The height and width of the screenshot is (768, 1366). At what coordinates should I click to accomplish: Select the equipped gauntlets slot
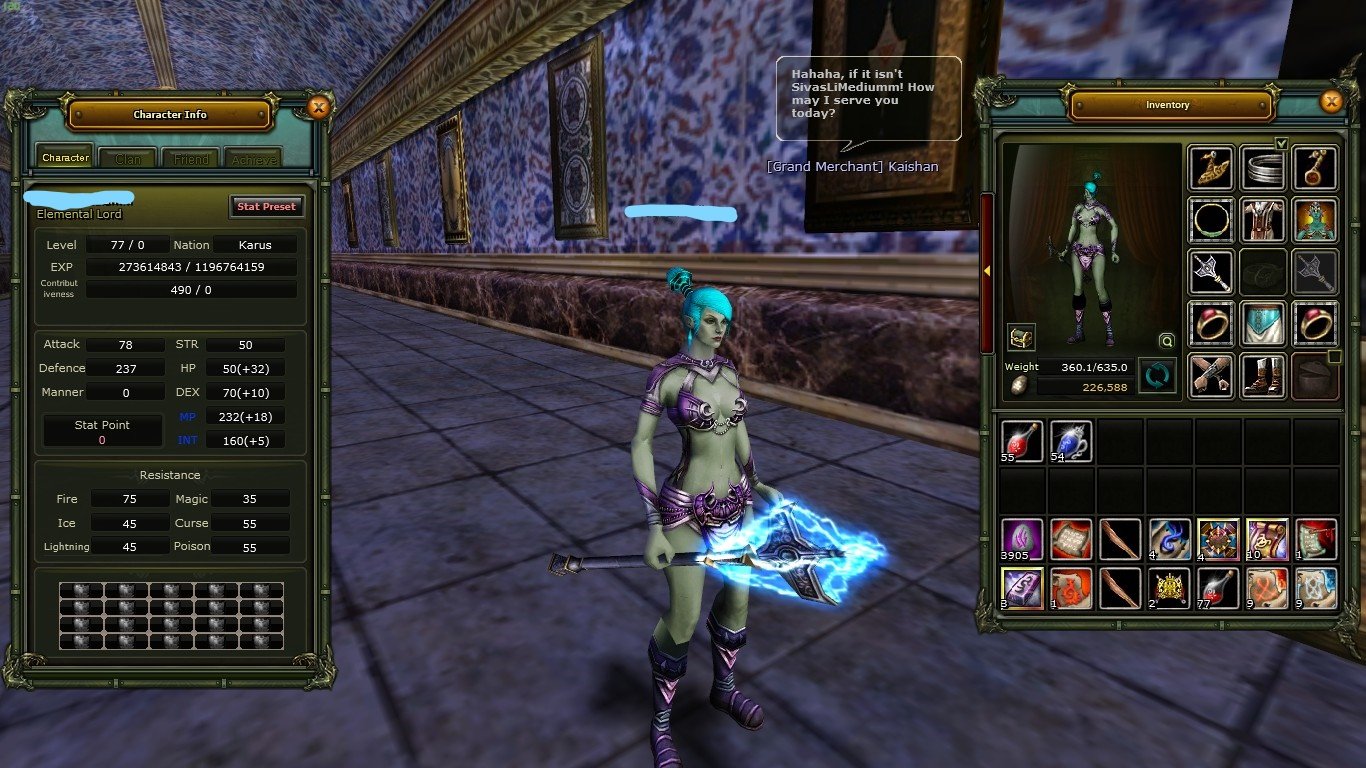point(1211,375)
